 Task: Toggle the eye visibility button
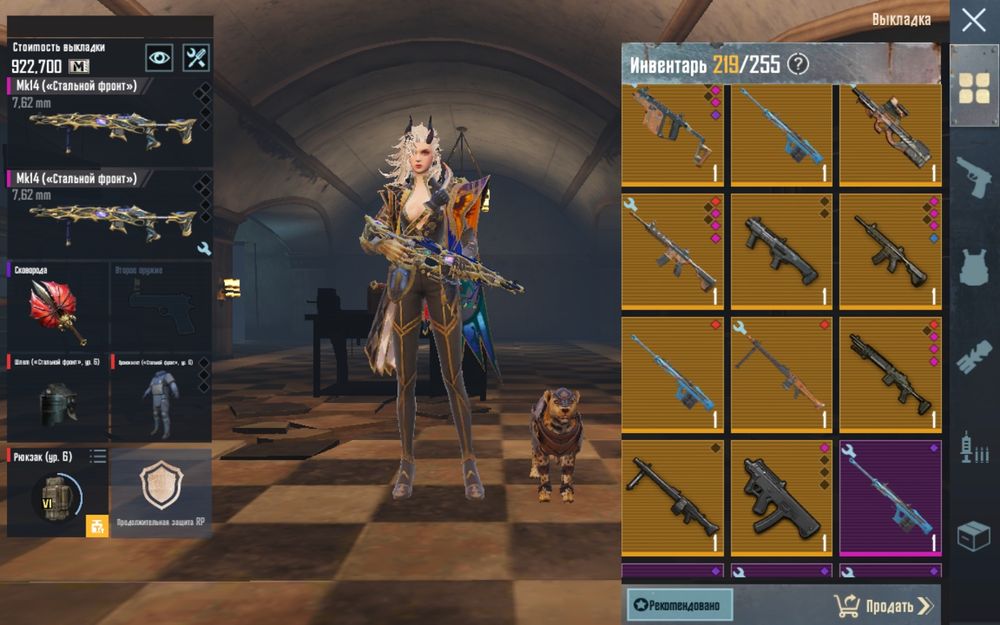[x=159, y=57]
